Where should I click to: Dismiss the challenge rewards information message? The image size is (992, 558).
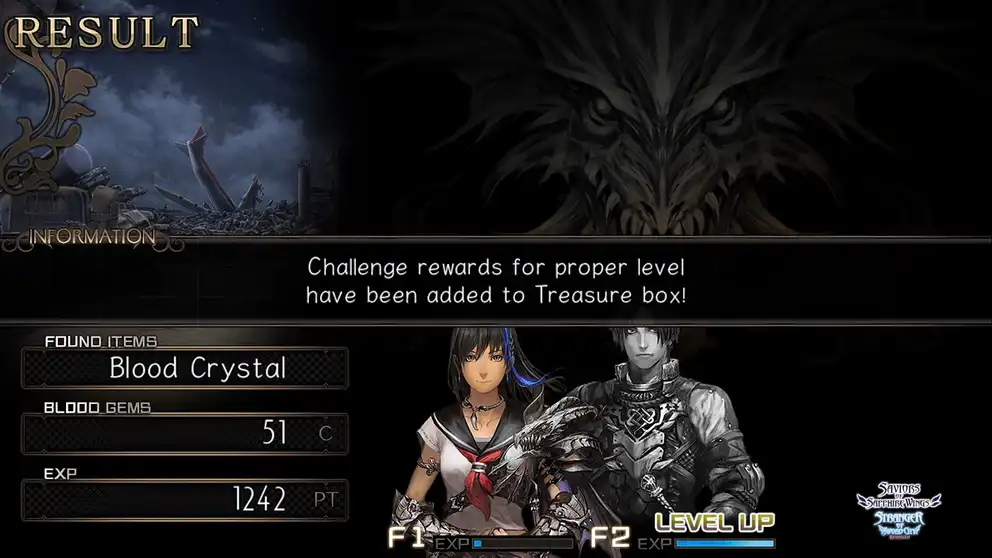[496, 281]
